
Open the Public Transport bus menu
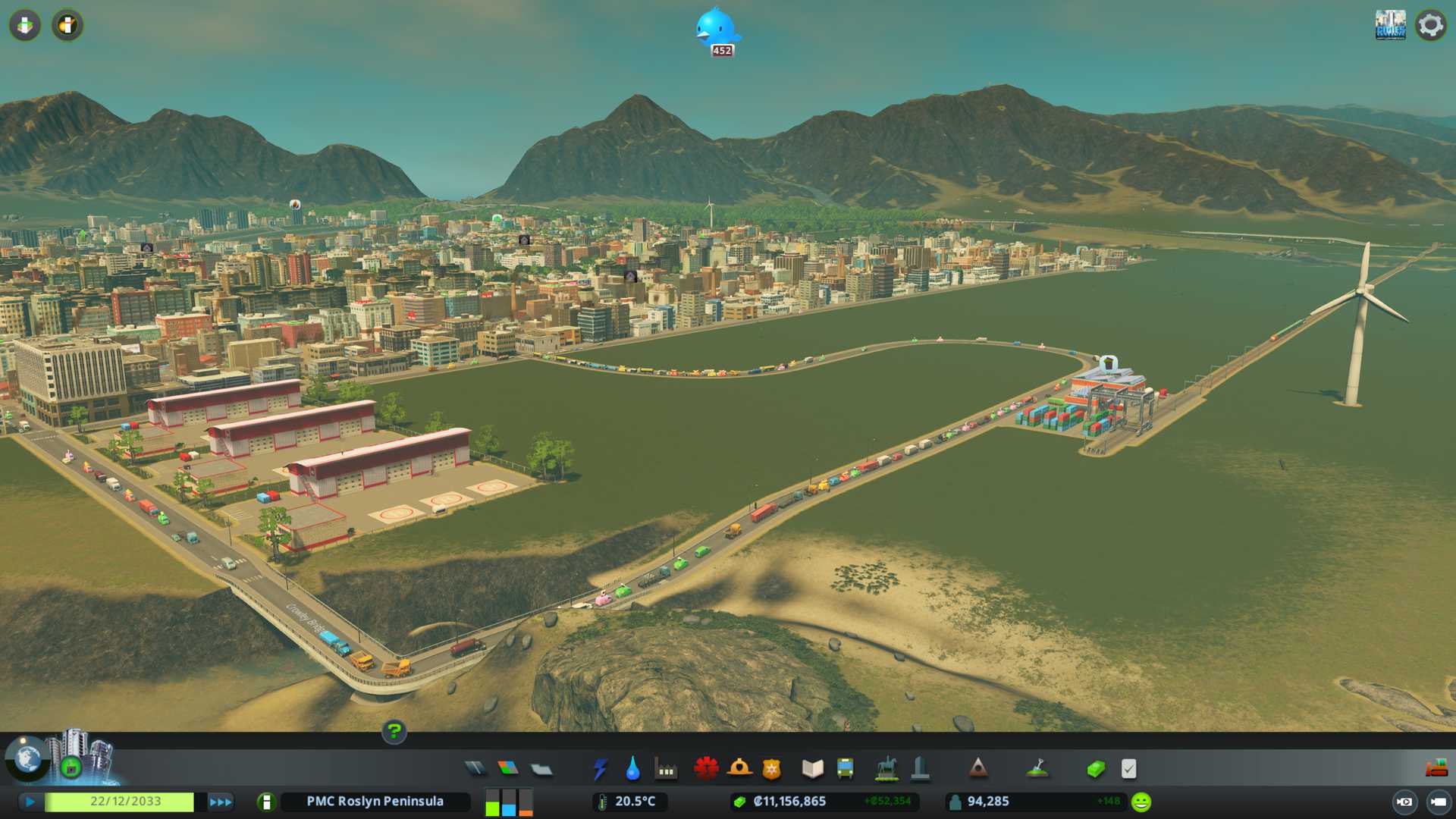[x=845, y=769]
